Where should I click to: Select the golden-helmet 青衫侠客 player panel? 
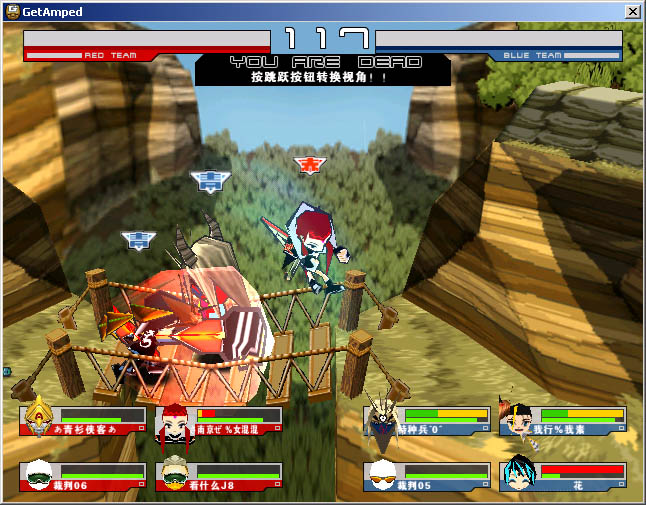[x=82, y=421]
